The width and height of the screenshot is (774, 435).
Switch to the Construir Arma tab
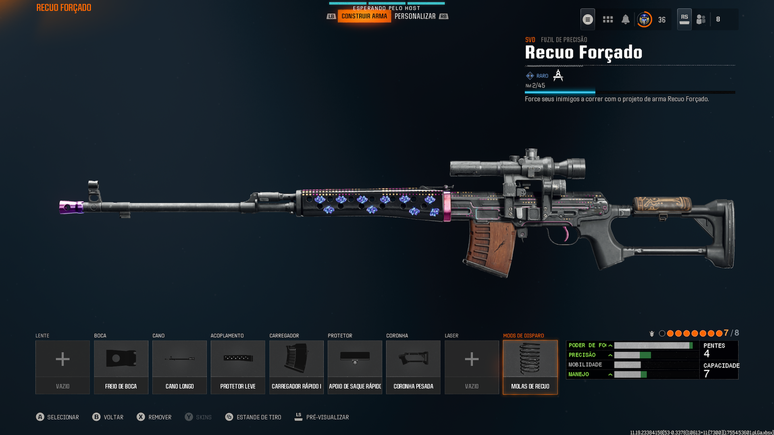[364, 17]
